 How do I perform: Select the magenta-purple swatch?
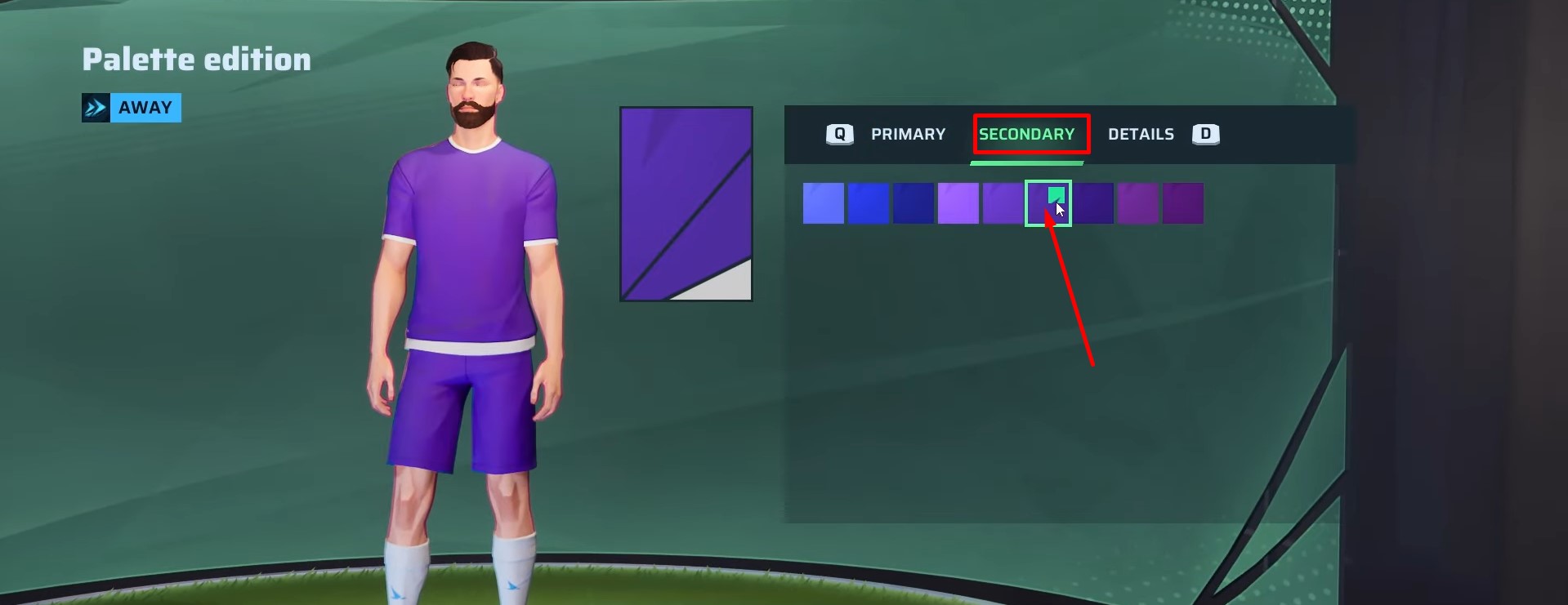pos(1138,202)
